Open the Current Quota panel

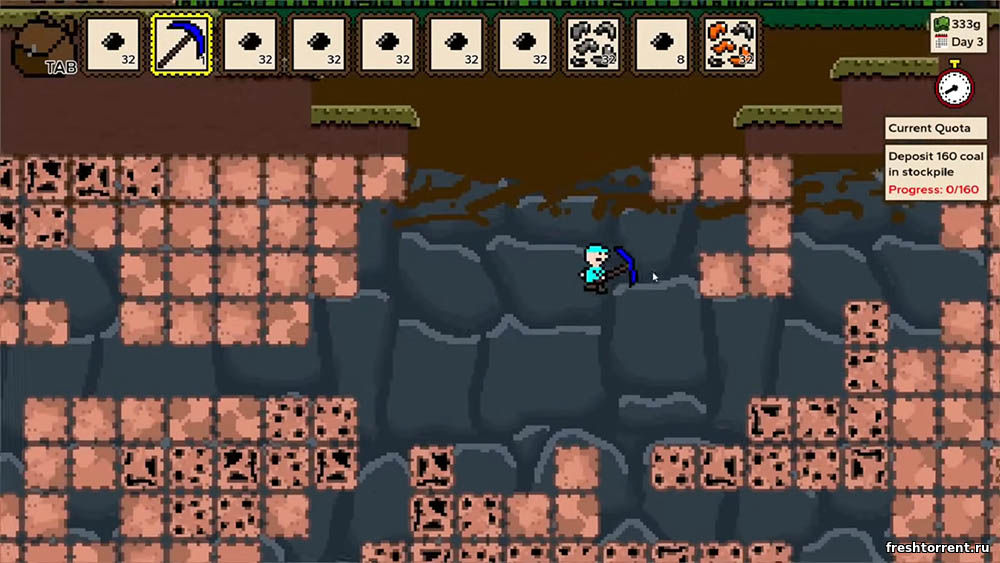click(936, 129)
